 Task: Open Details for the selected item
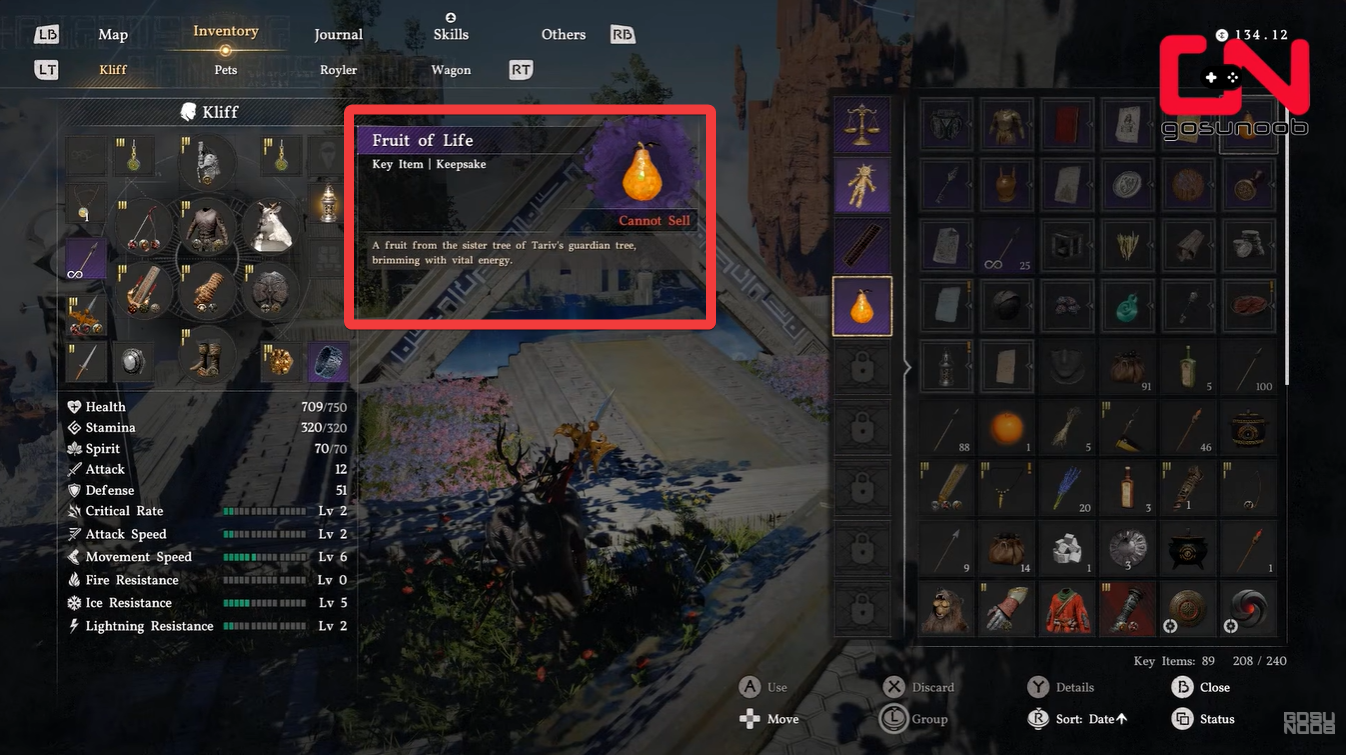click(1074, 687)
